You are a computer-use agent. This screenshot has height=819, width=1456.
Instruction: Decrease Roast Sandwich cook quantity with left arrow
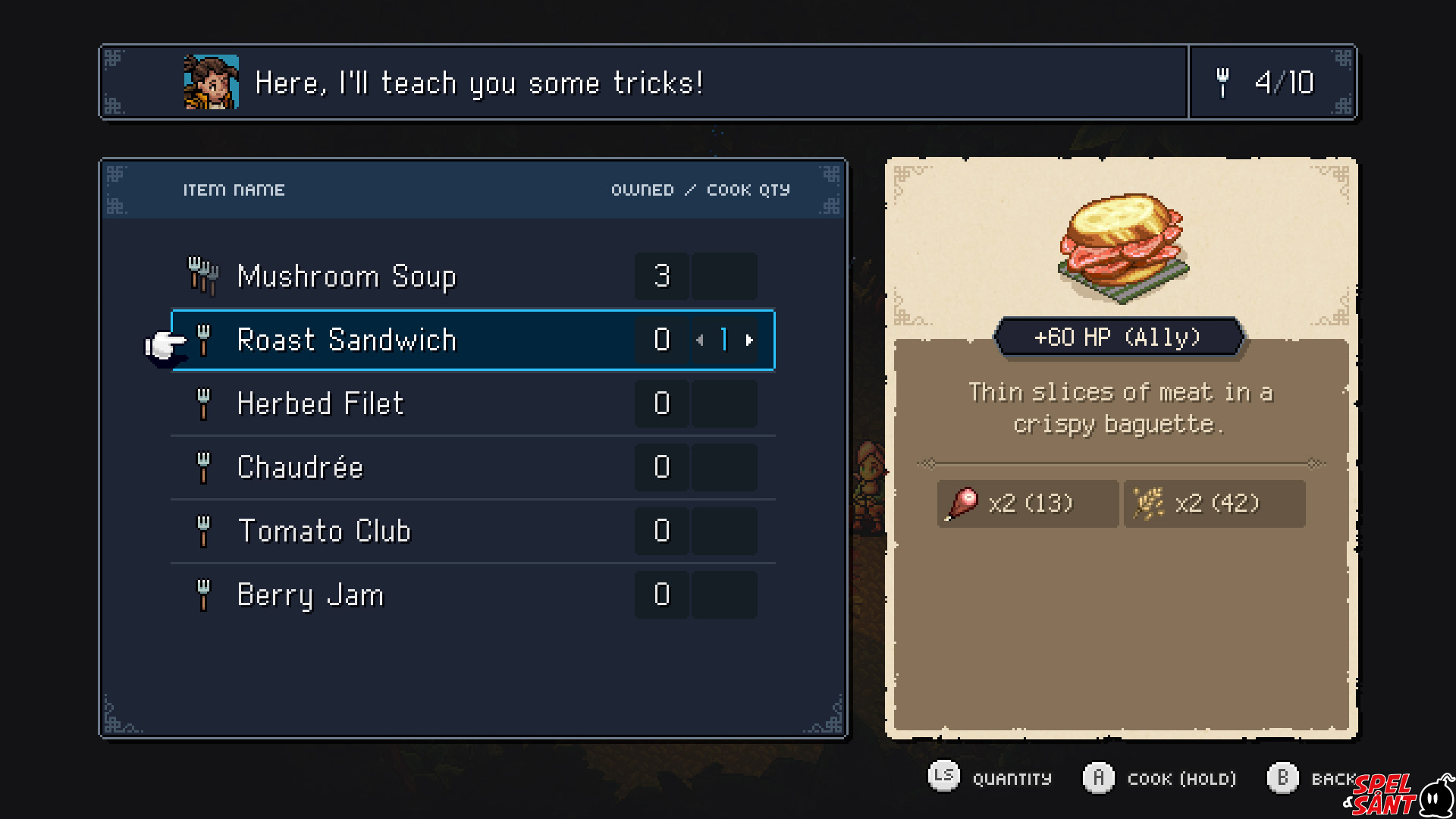point(700,340)
